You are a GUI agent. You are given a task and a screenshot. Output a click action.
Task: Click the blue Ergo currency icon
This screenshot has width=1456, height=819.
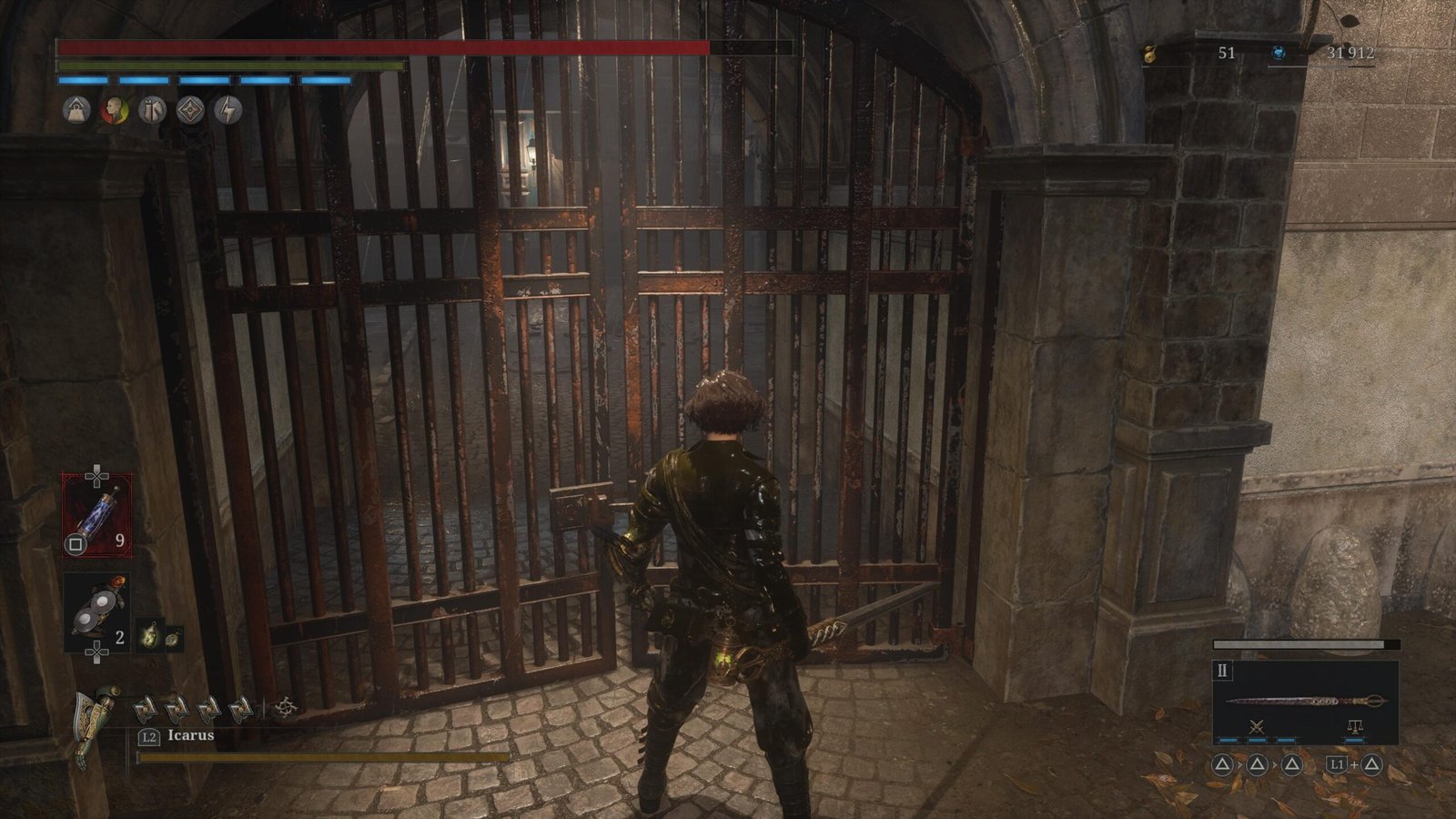point(1278,54)
